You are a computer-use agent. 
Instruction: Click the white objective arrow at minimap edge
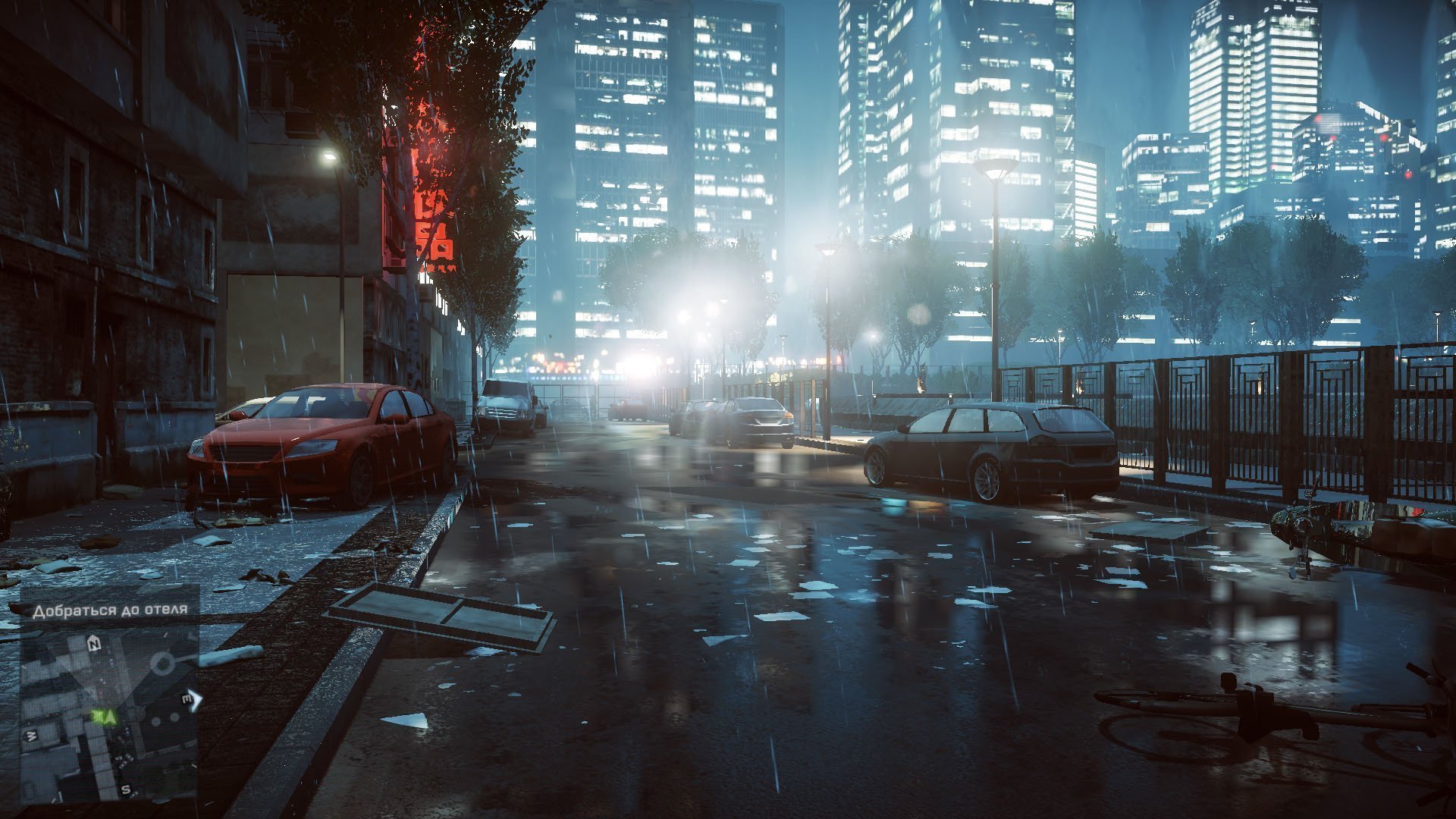click(x=196, y=698)
